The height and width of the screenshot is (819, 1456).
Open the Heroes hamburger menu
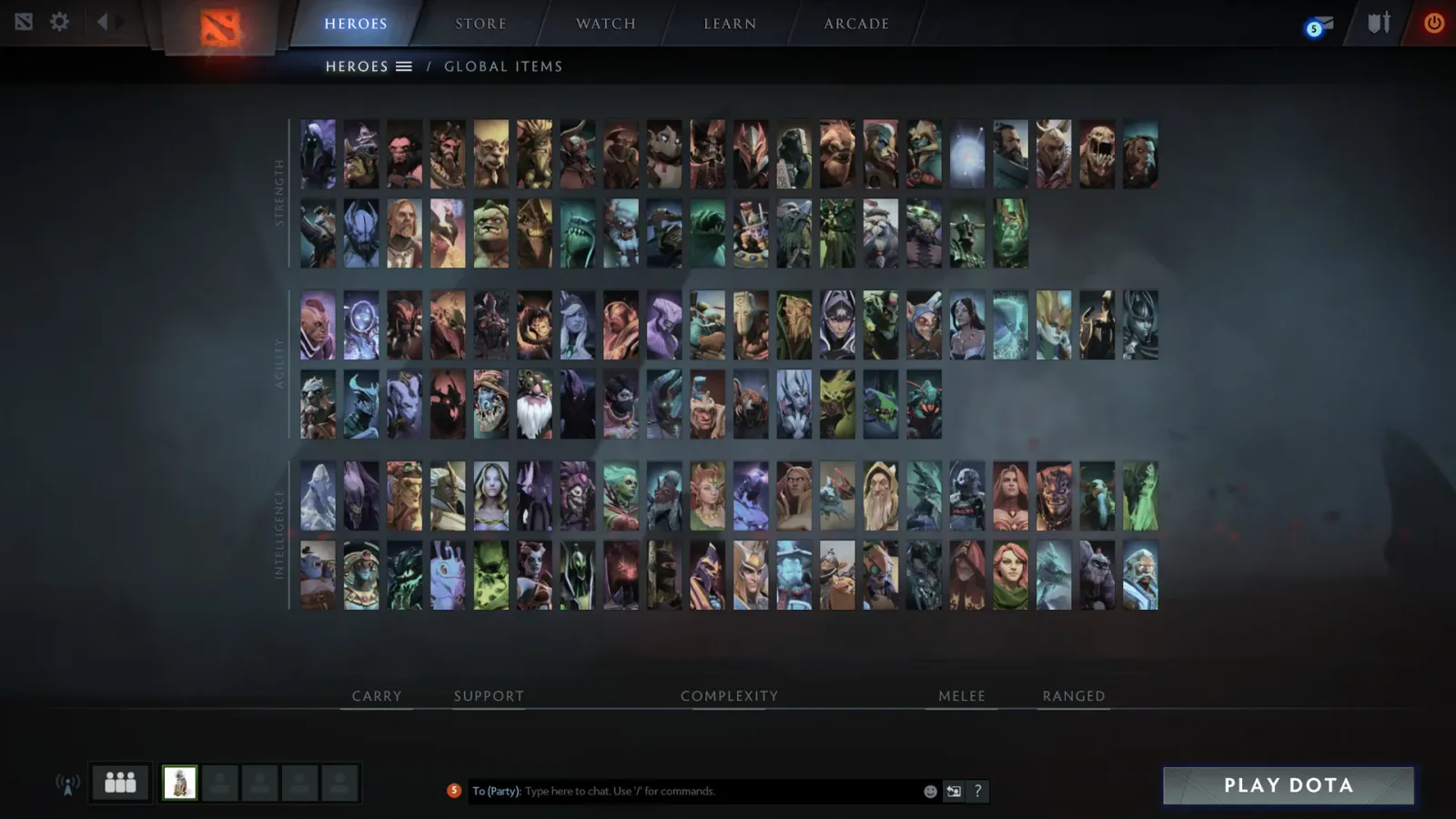[x=403, y=66]
